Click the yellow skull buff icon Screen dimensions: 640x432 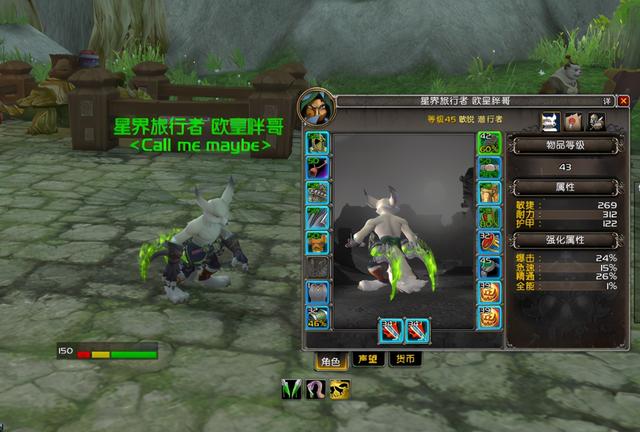tap(339, 387)
